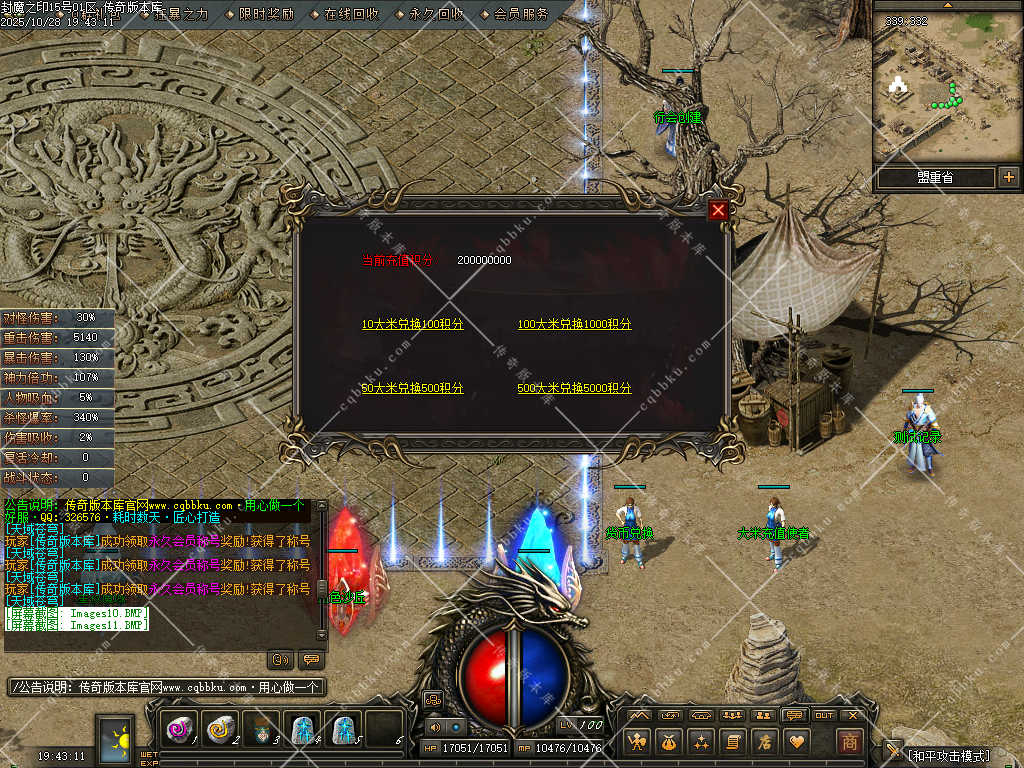1024x768 pixels.
Task: Open the 商 shop button
Action: 849,741
